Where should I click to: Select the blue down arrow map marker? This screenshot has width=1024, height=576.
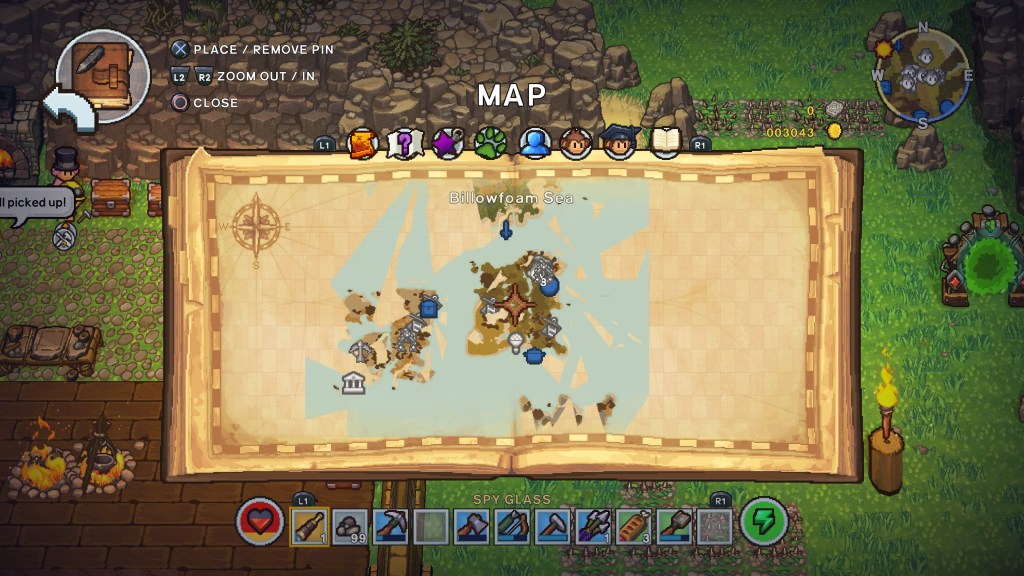(x=507, y=231)
